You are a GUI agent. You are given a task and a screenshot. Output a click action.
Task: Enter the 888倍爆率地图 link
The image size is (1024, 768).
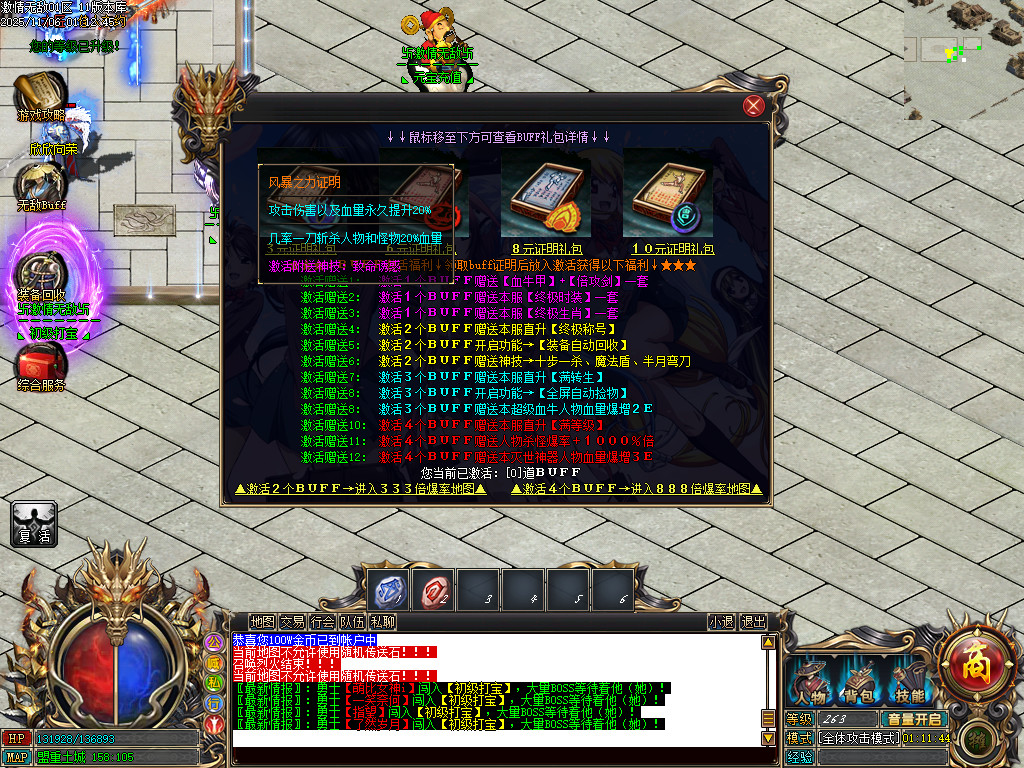coord(637,489)
